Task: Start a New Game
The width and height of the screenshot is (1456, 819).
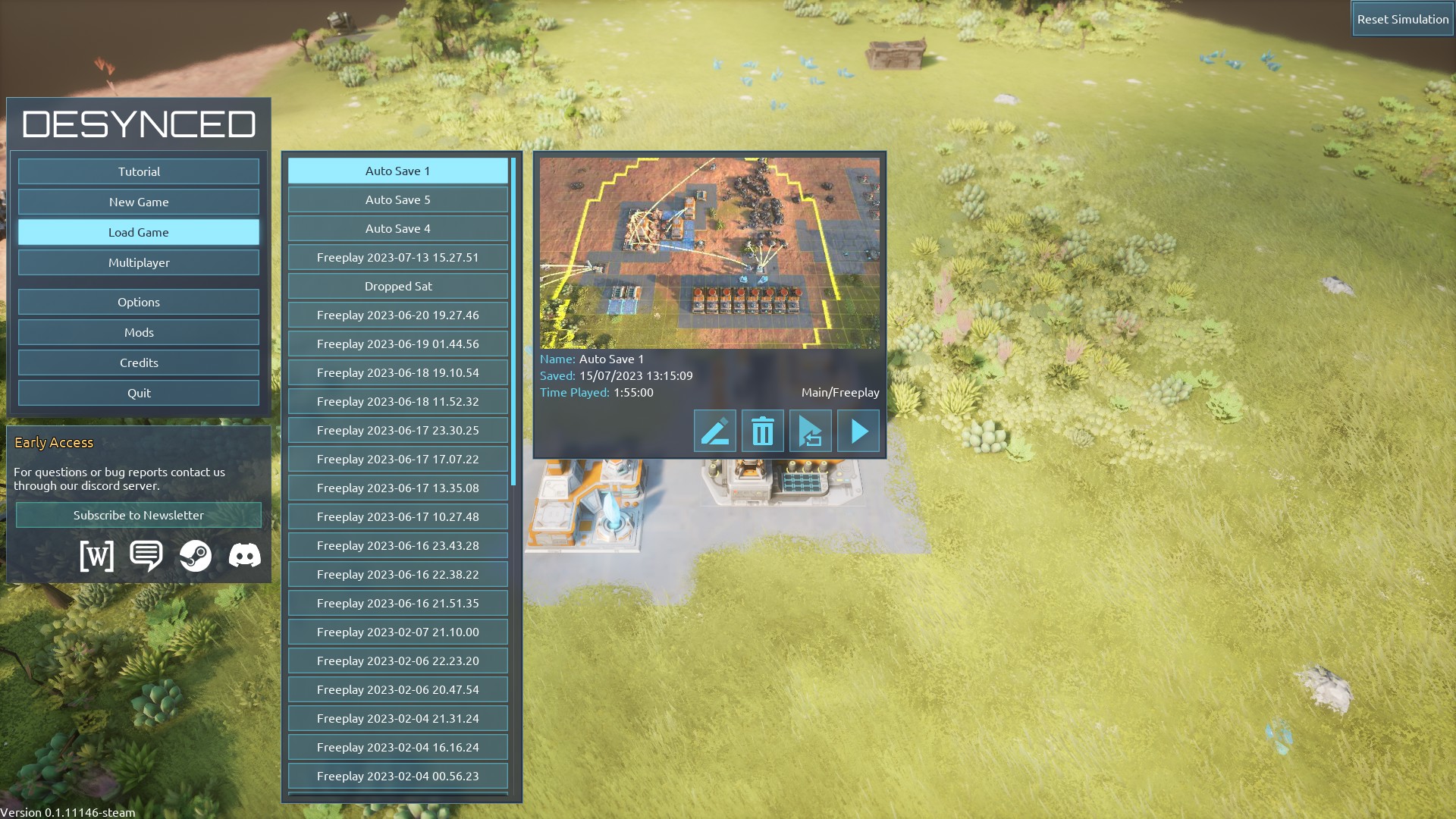Action: click(139, 202)
